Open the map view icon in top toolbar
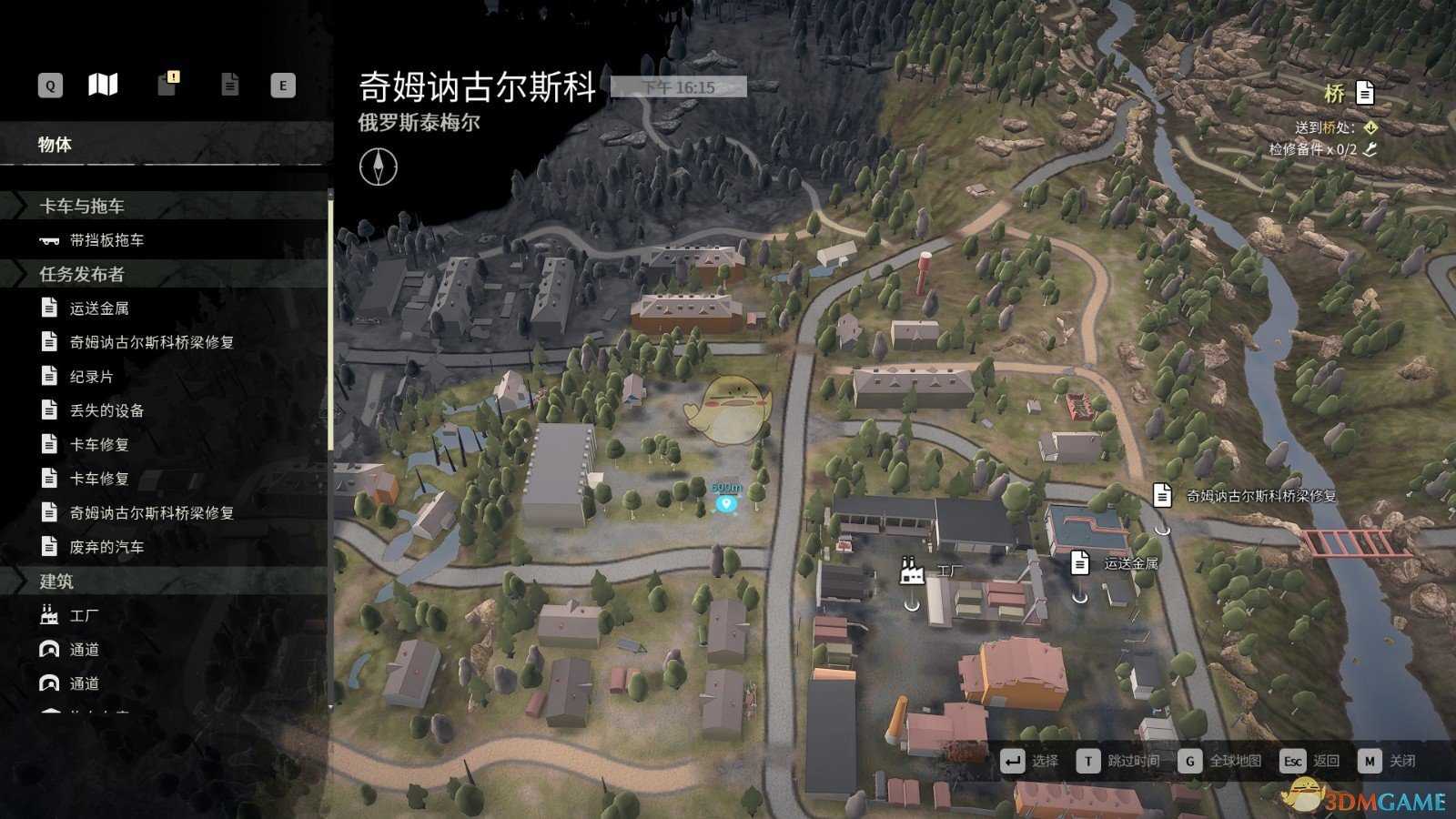 coord(104,85)
